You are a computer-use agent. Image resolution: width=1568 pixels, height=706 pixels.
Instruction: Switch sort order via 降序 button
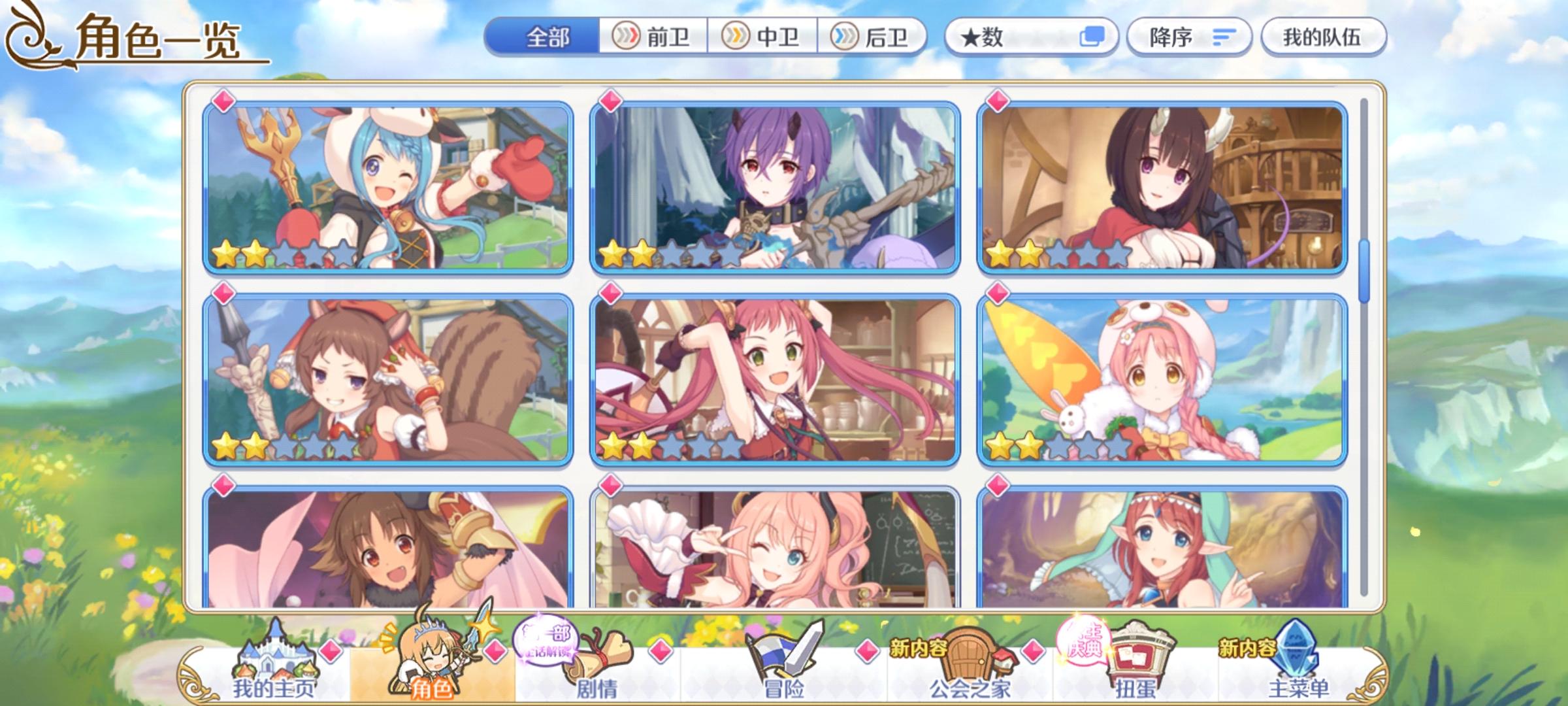click(1189, 37)
